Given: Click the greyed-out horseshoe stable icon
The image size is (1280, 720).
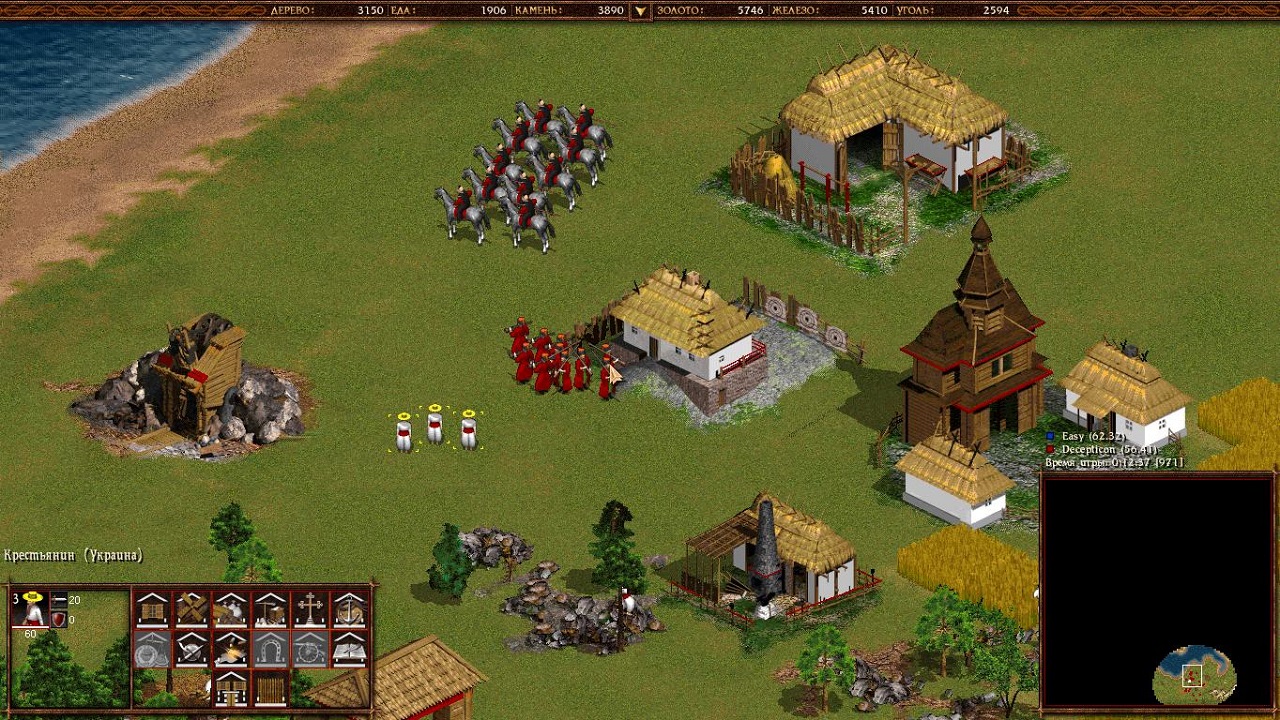Looking at the screenshot, I should (270, 649).
